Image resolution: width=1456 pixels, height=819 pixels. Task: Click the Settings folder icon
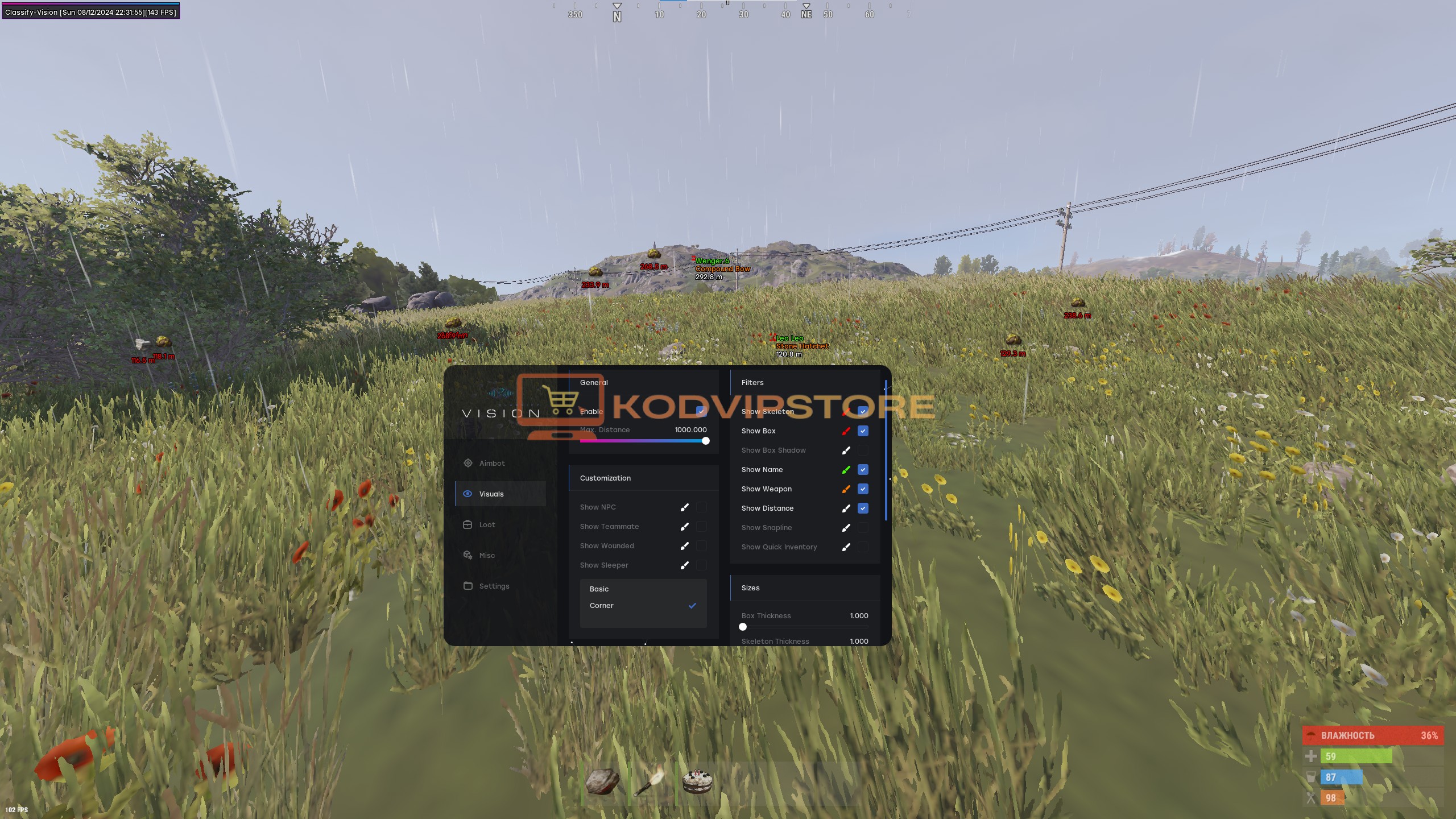[x=468, y=585]
